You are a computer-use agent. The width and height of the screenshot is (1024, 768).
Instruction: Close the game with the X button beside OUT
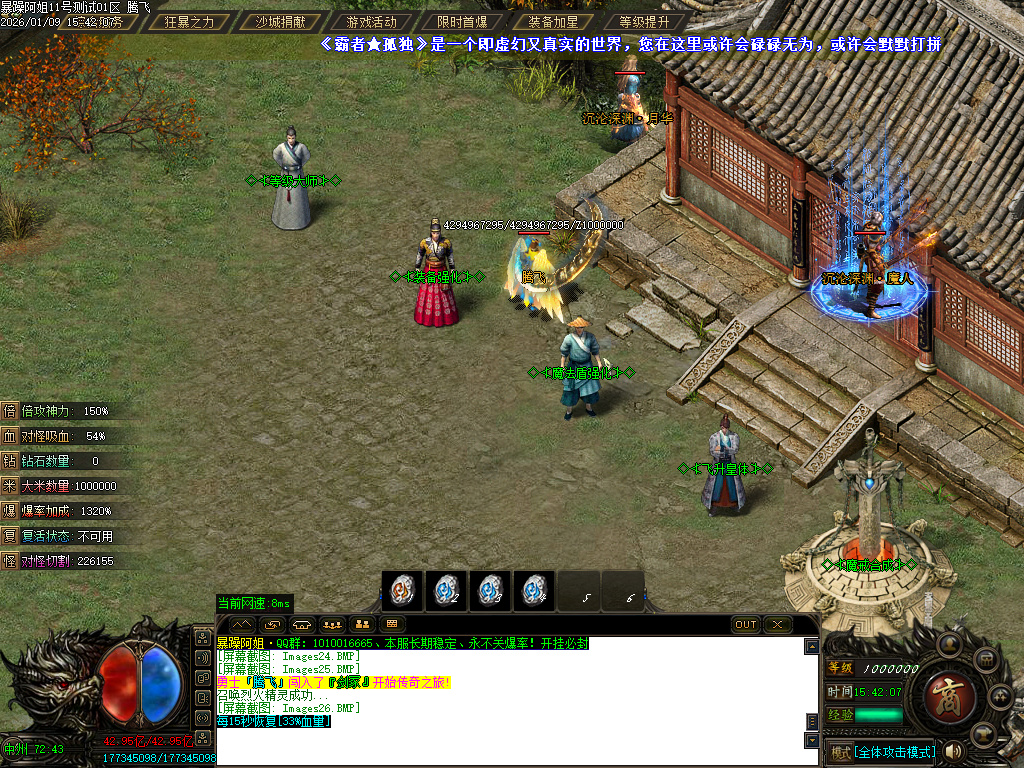(777, 625)
